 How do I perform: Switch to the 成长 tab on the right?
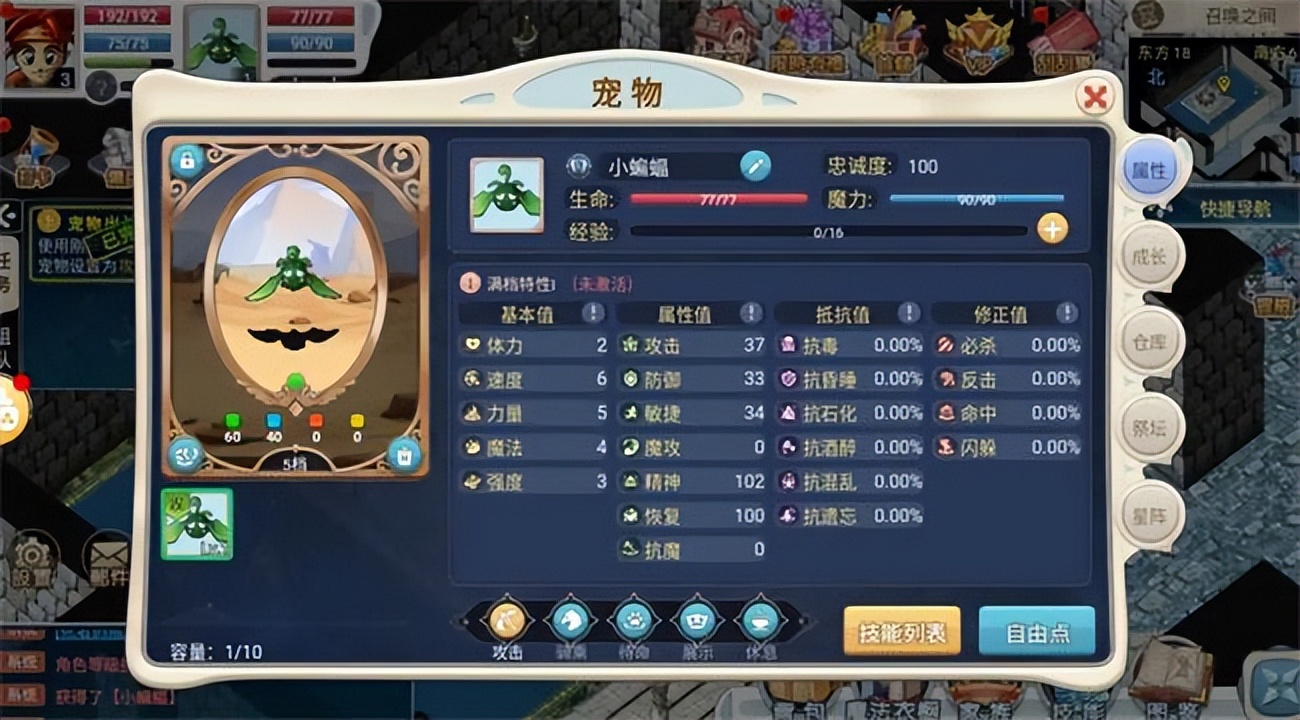[1148, 256]
